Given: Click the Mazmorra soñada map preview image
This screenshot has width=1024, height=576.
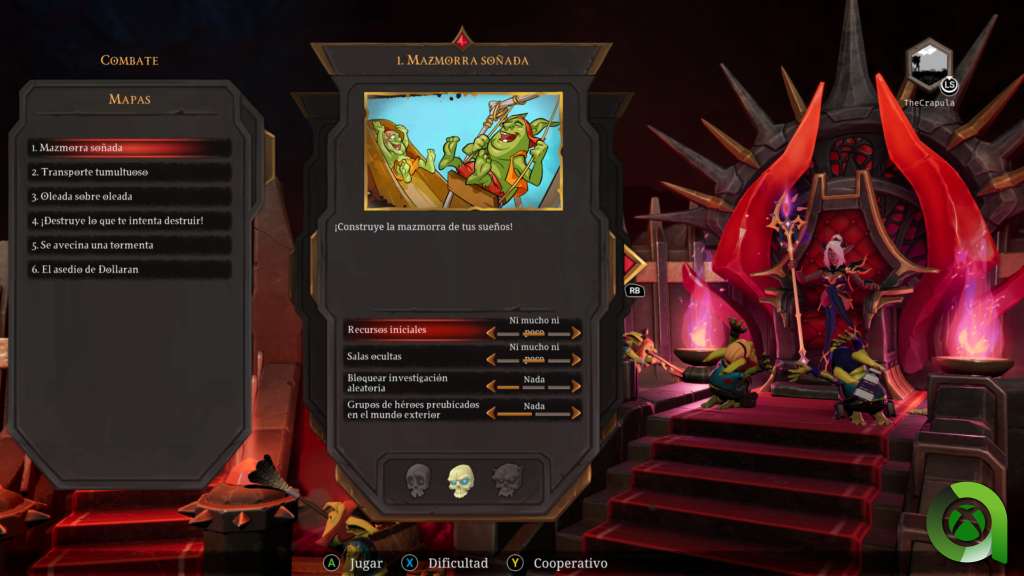Looking at the screenshot, I should (x=463, y=151).
